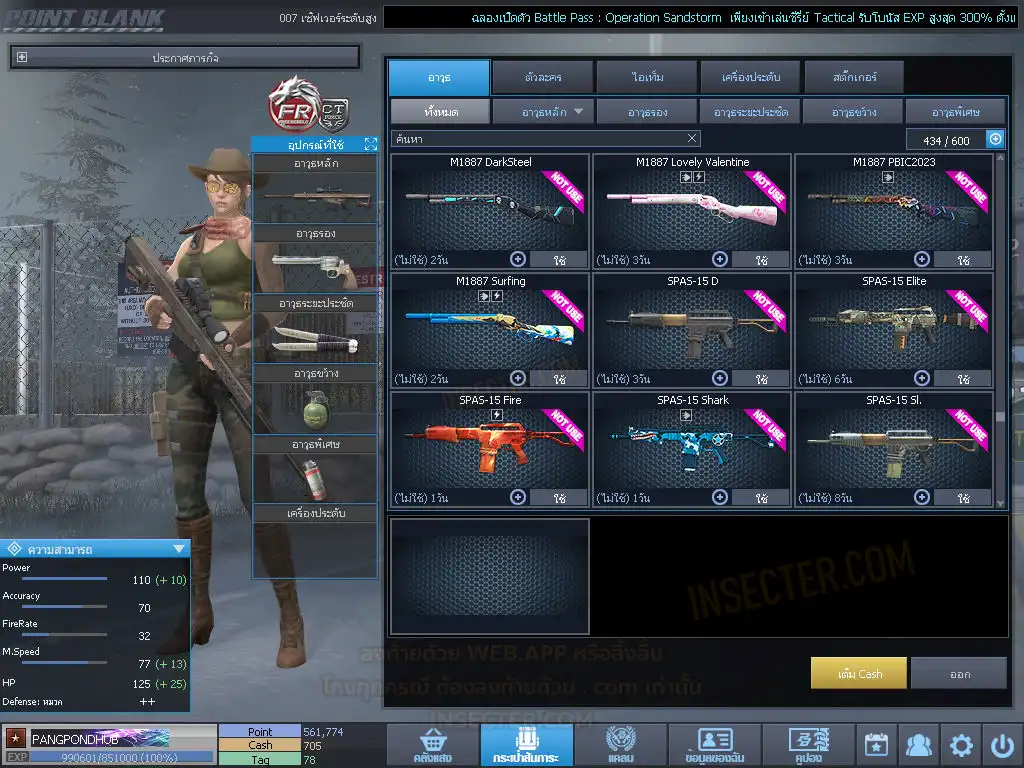
Task: Open the แคลน clan menu
Action: click(620, 745)
